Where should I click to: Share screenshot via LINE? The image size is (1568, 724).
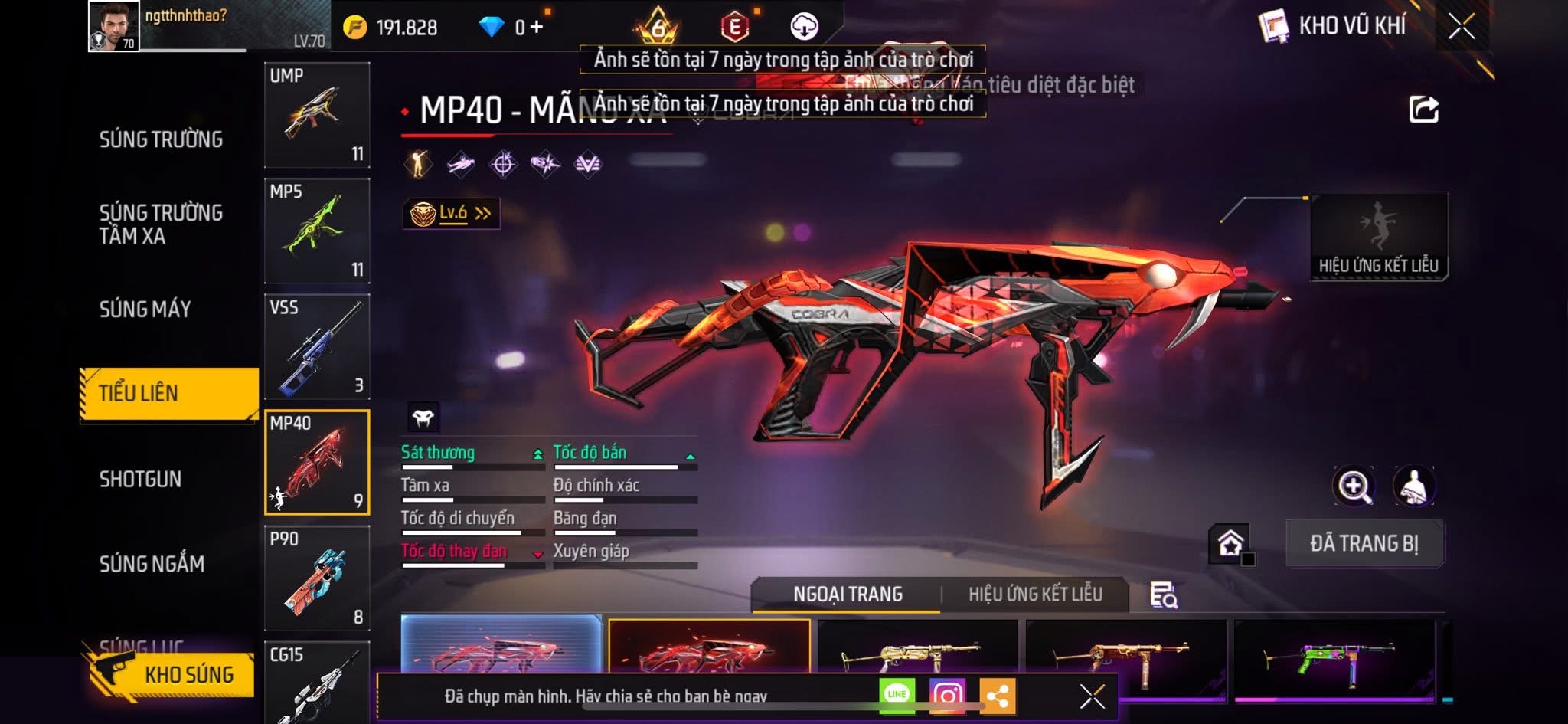[897, 694]
